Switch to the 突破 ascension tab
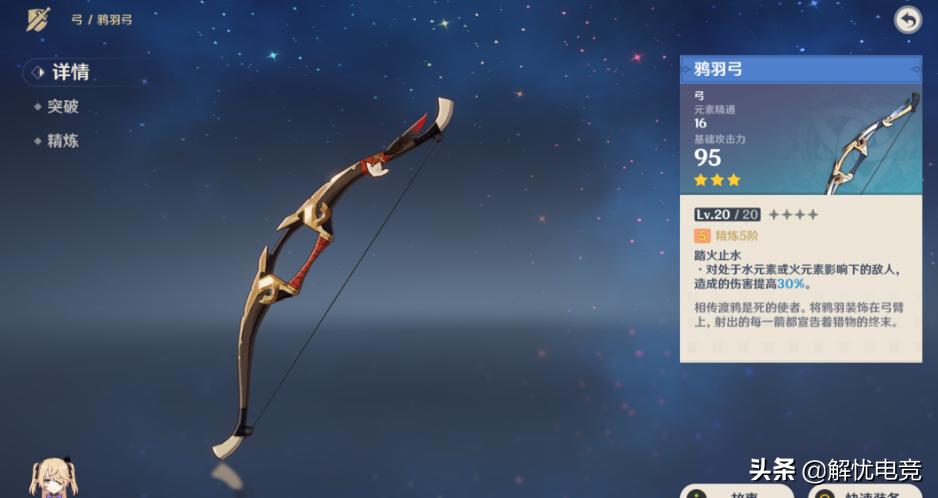Image resolution: width=938 pixels, height=498 pixels. coord(62,106)
